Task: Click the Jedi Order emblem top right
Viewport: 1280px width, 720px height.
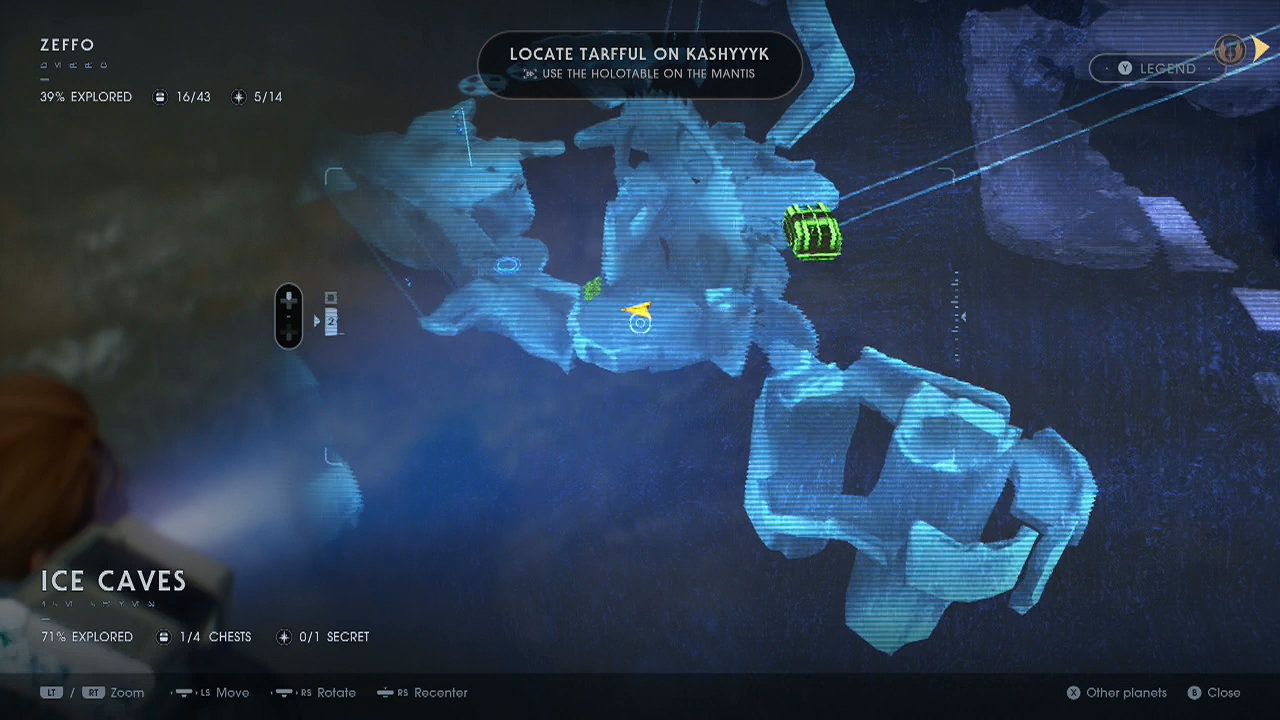Action: 1229,50
